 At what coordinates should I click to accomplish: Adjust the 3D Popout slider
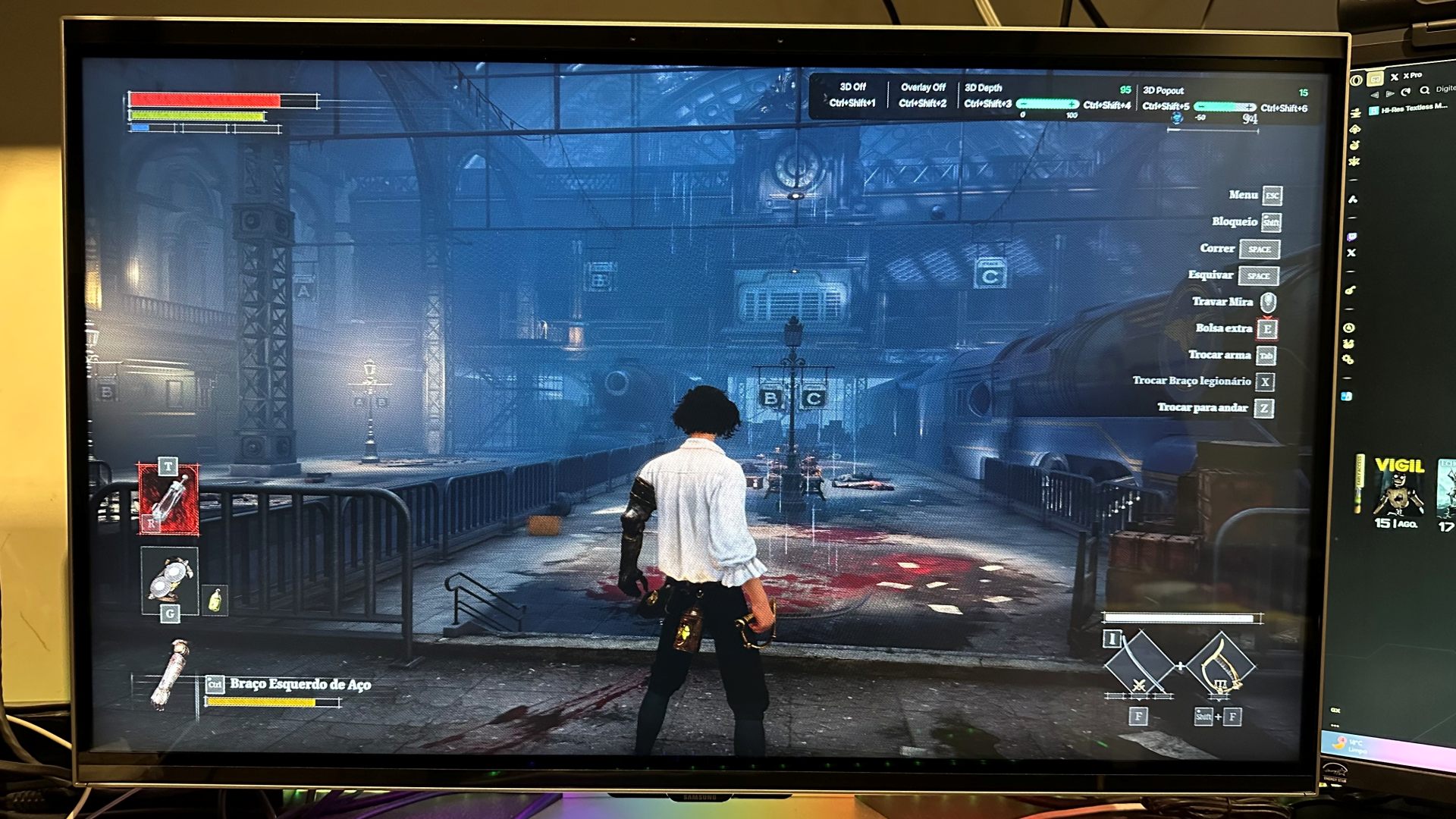1224,107
